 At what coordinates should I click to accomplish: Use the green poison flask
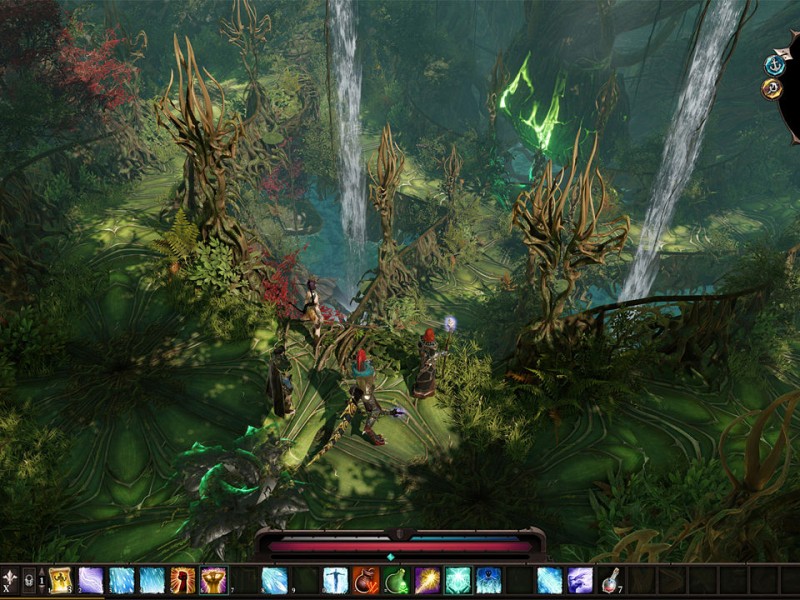397,580
